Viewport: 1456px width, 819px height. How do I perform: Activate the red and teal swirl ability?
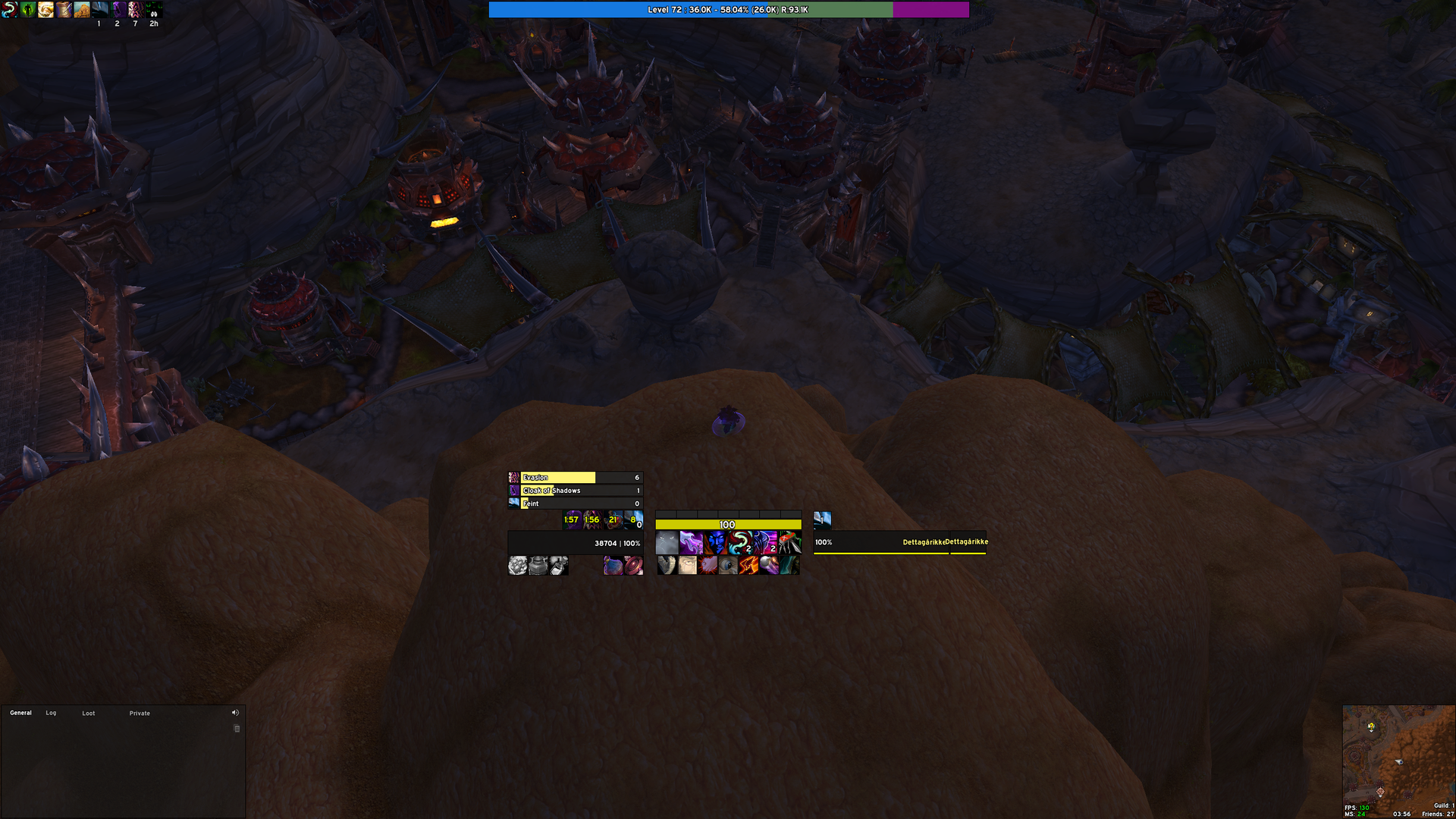[739, 543]
